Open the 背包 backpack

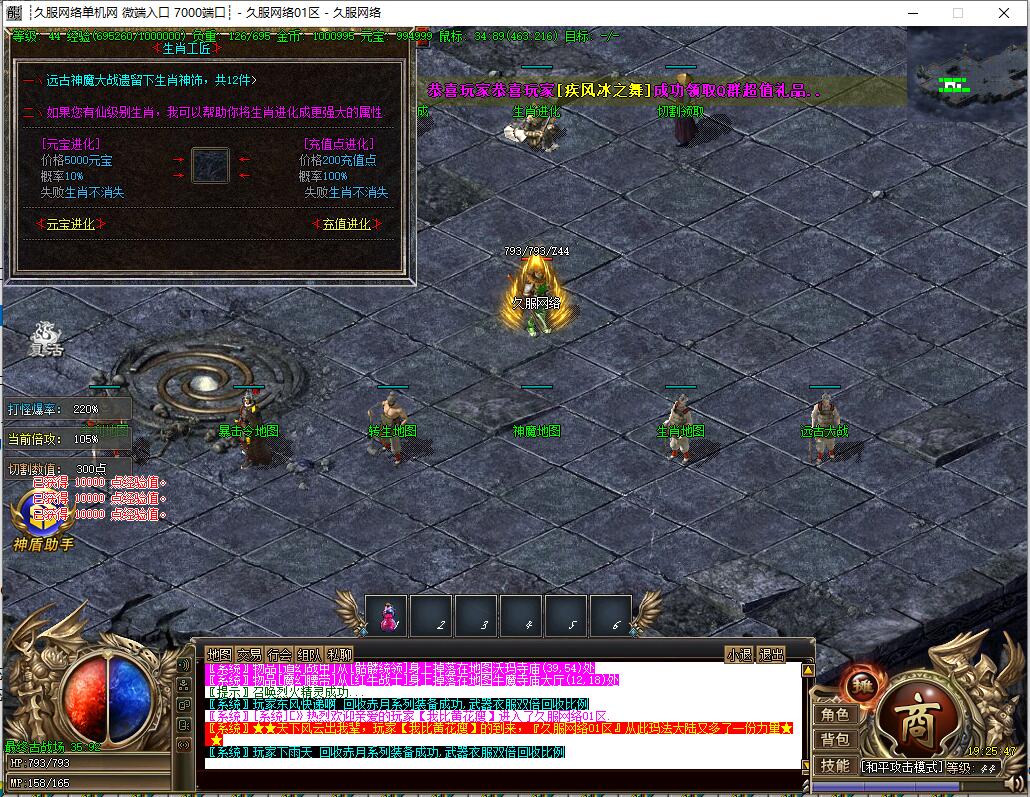[835, 740]
